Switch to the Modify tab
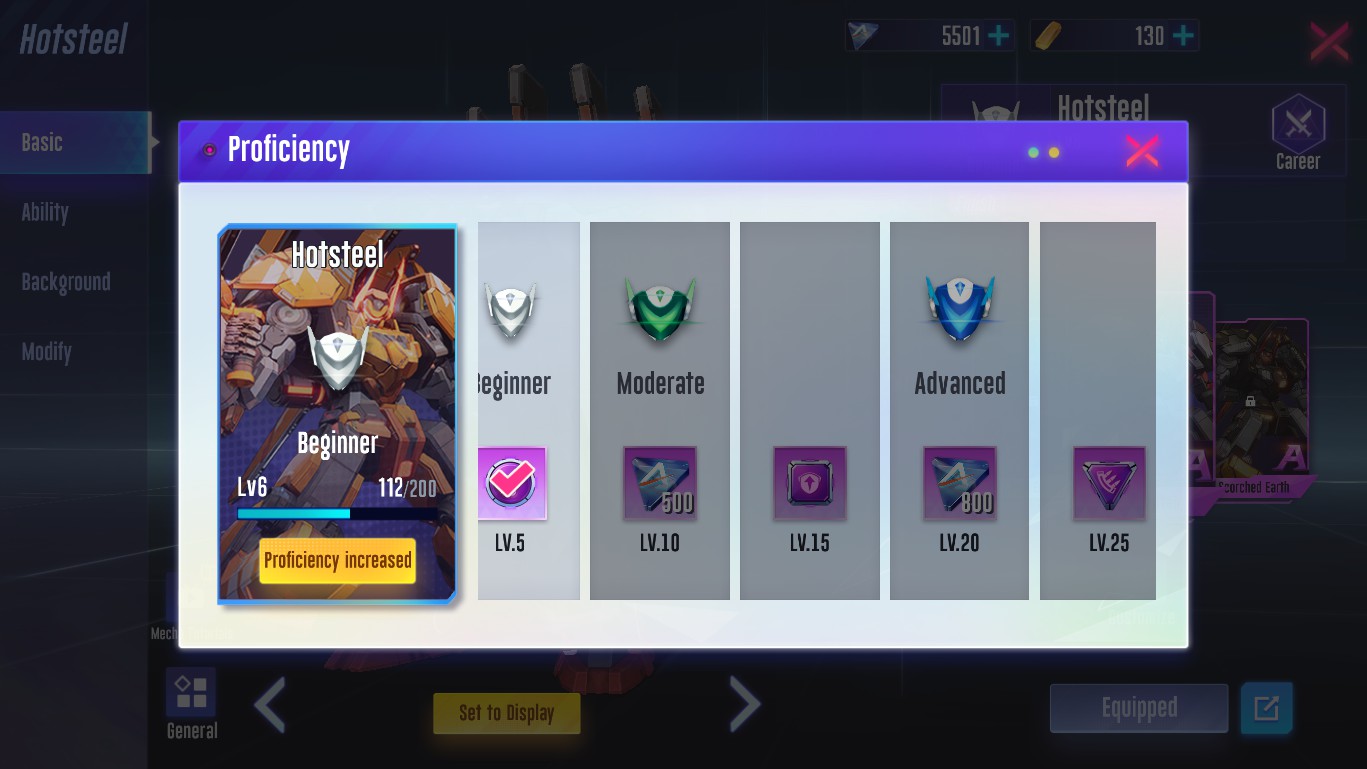 point(47,352)
